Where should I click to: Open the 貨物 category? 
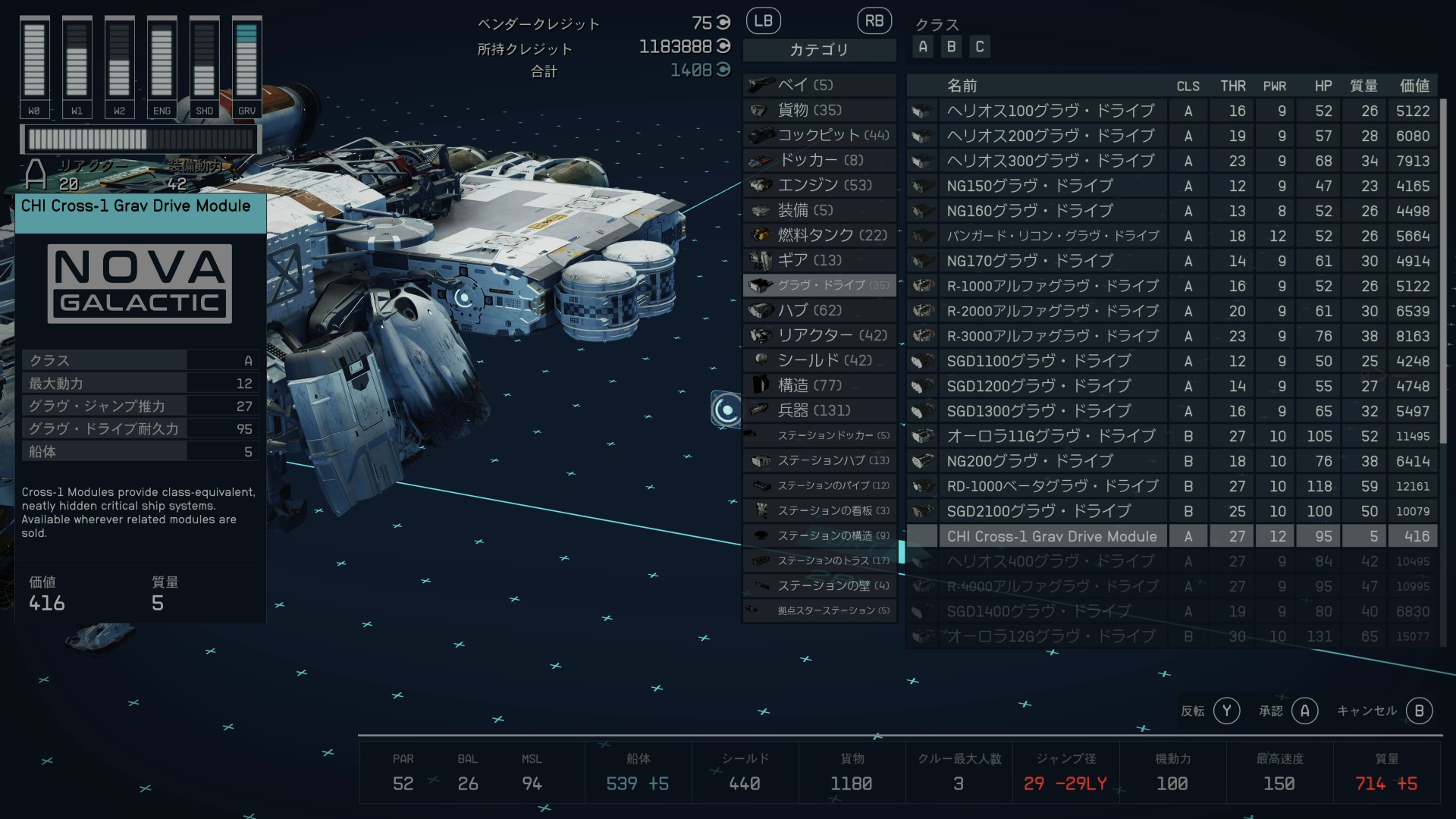pos(819,110)
